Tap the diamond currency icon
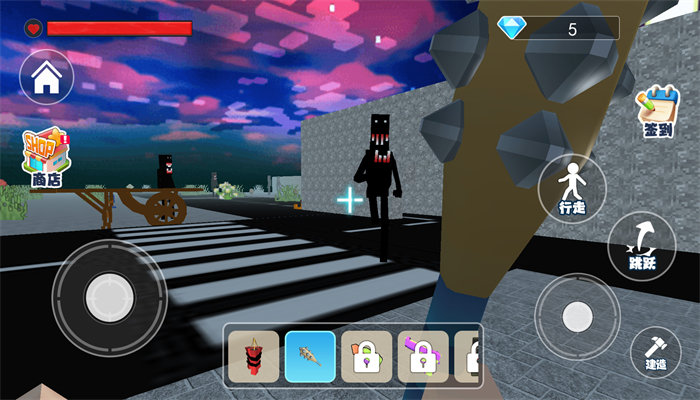This screenshot has height=400, width=700. pyautogui.click(x=512, y=29)
